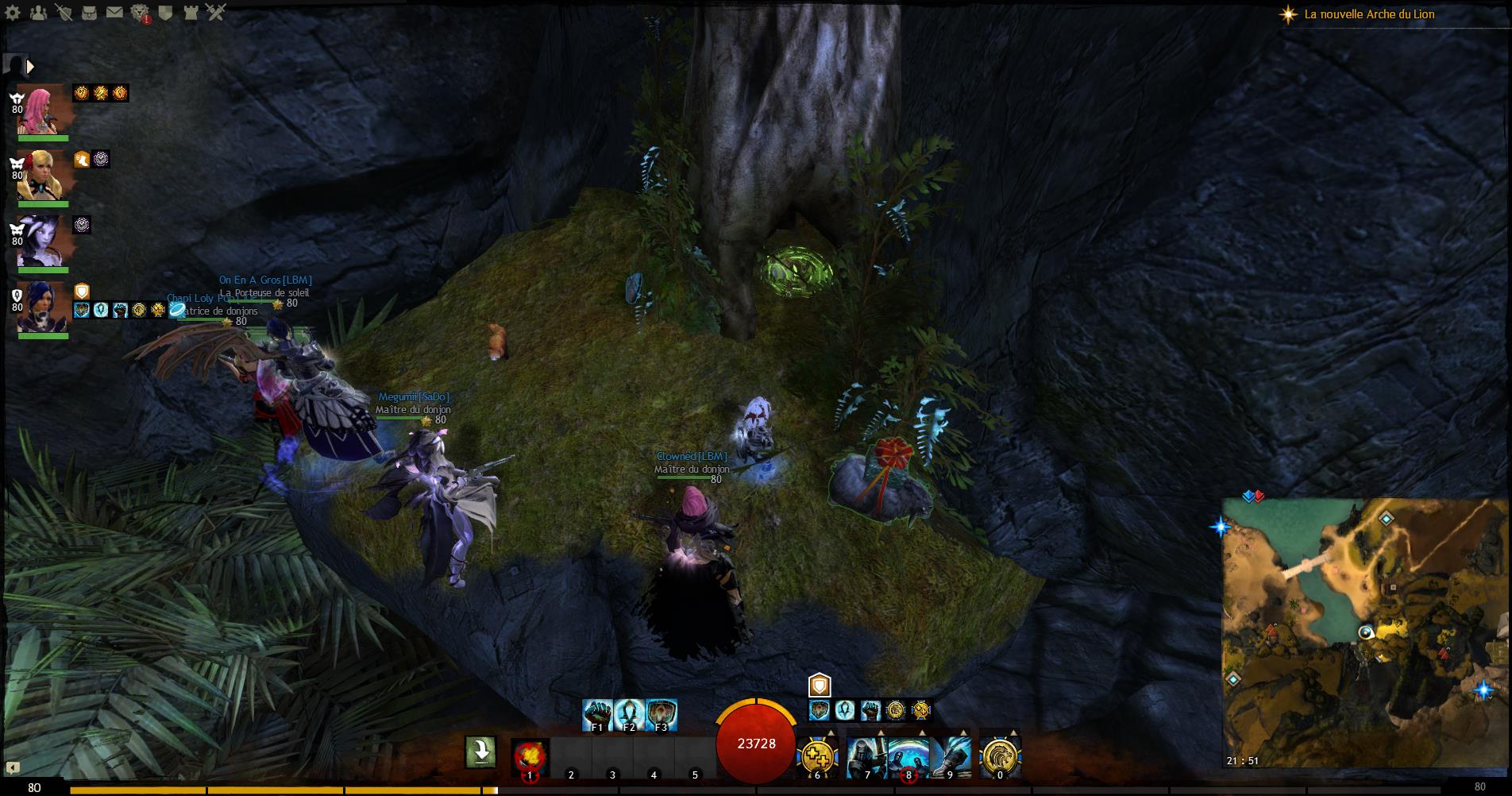Image resolution: width=1512 pixels, height=796 pixels.
Task: Select the blonde party member portrait
Action: [40, 175]
